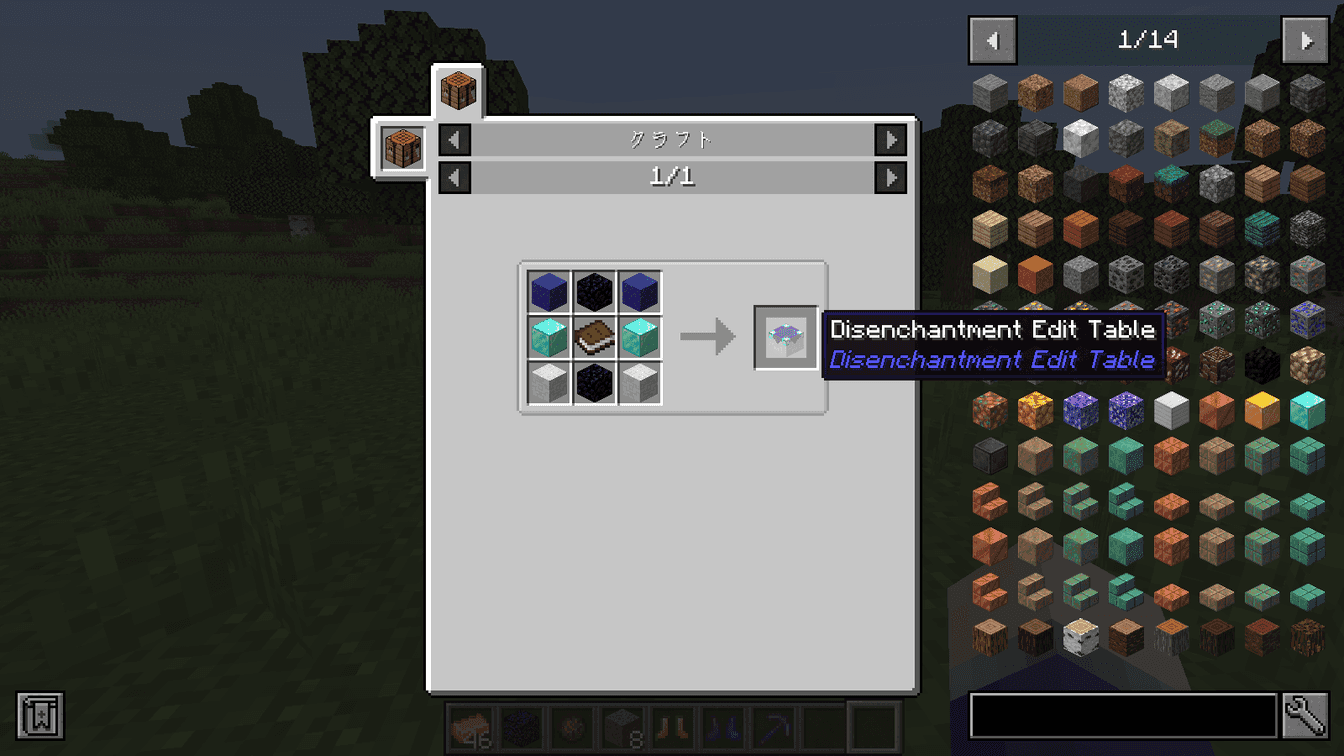Image resolution: width=1344 pixels, height=756 pixels.
Task: Open the クラフト category header
Action: pos(672,140)
